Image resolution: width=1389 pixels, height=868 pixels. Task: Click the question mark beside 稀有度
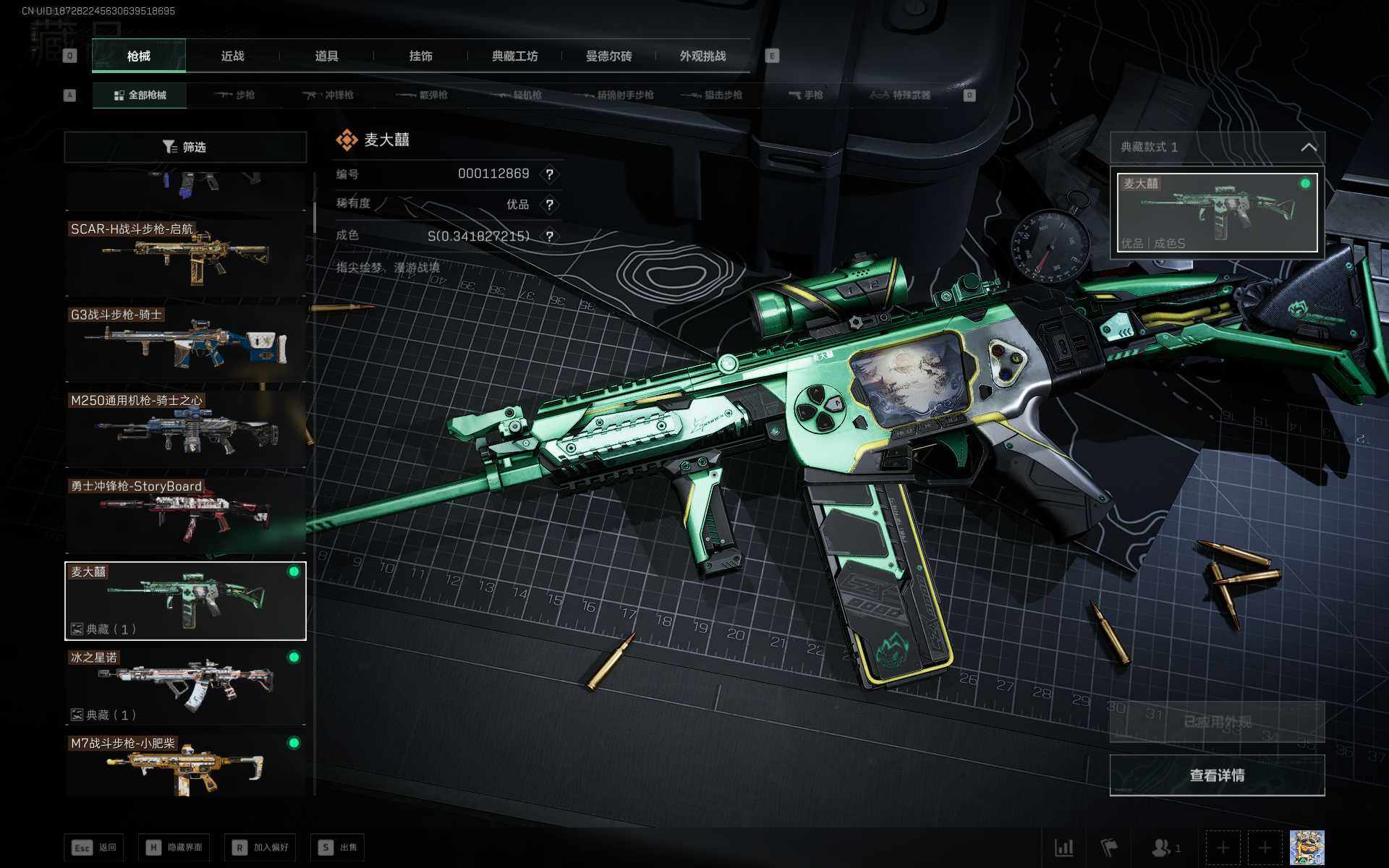550,205
